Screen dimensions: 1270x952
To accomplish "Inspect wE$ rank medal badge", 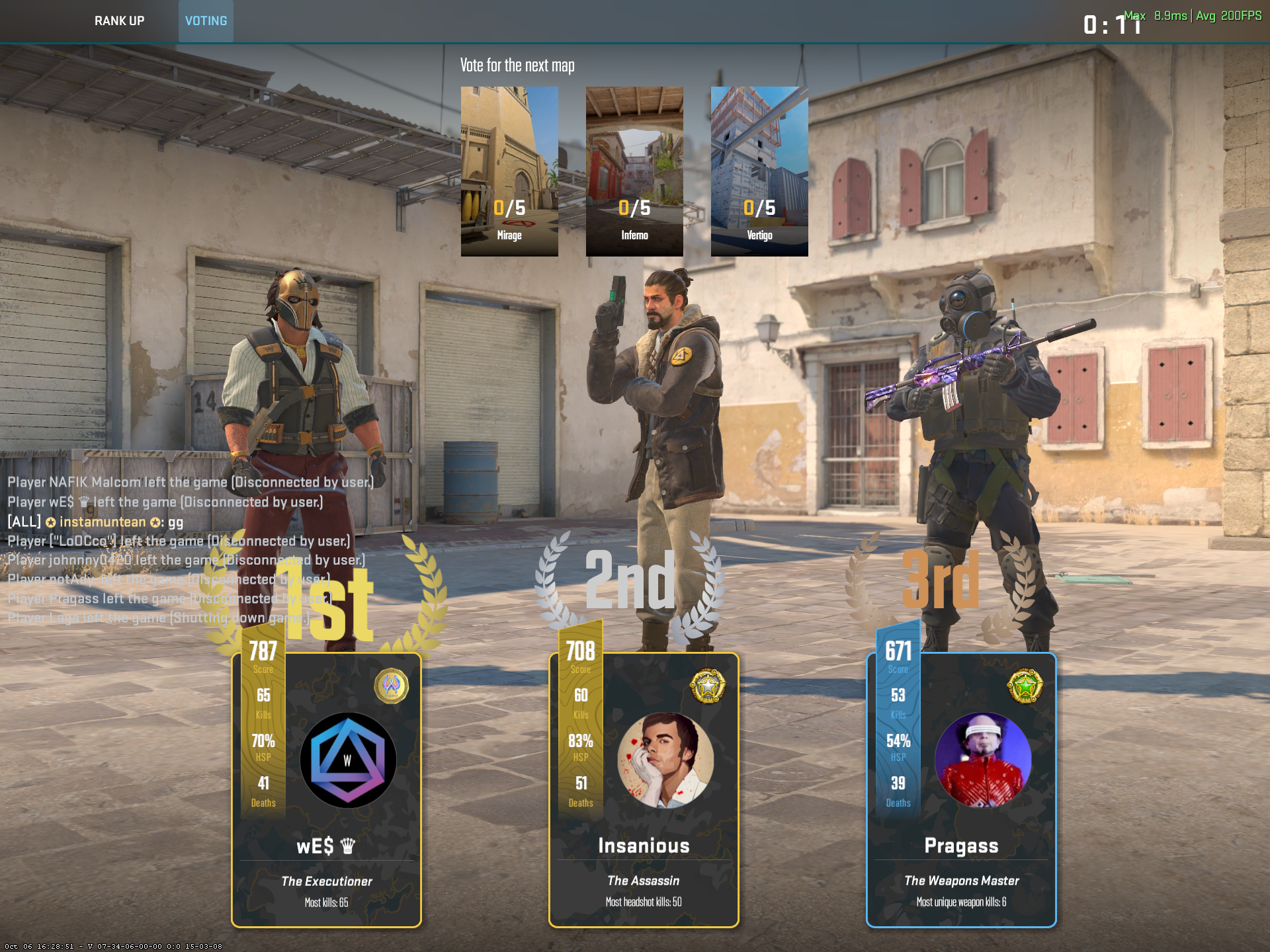I will [x=392, y=686].
